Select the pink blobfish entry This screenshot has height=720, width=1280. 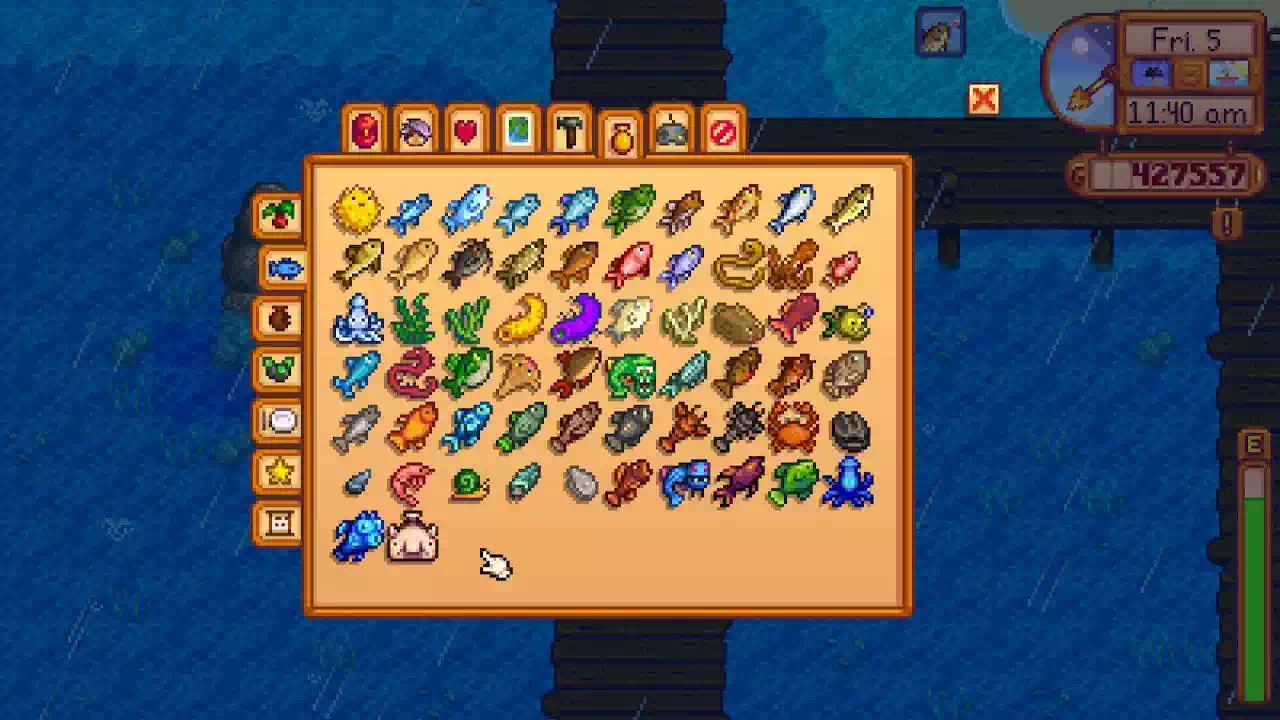412,538
